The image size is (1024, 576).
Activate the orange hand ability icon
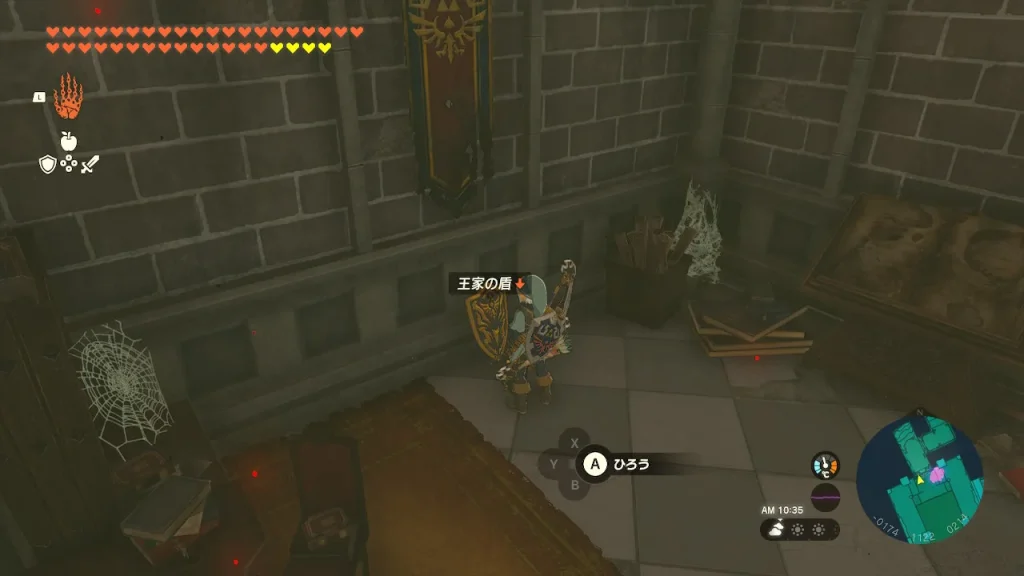[68, 97]
